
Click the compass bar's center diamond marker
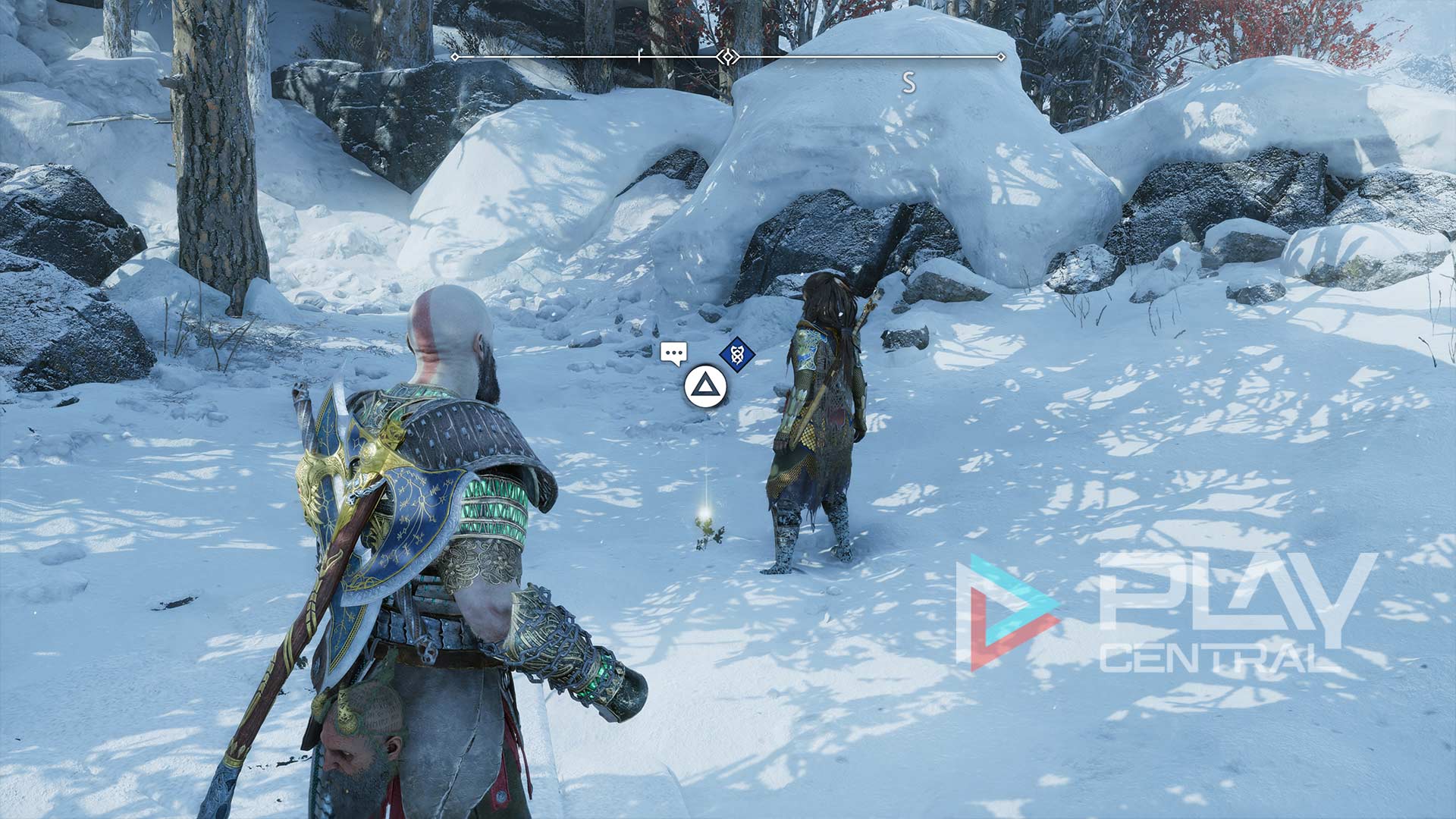click(728, 57)
